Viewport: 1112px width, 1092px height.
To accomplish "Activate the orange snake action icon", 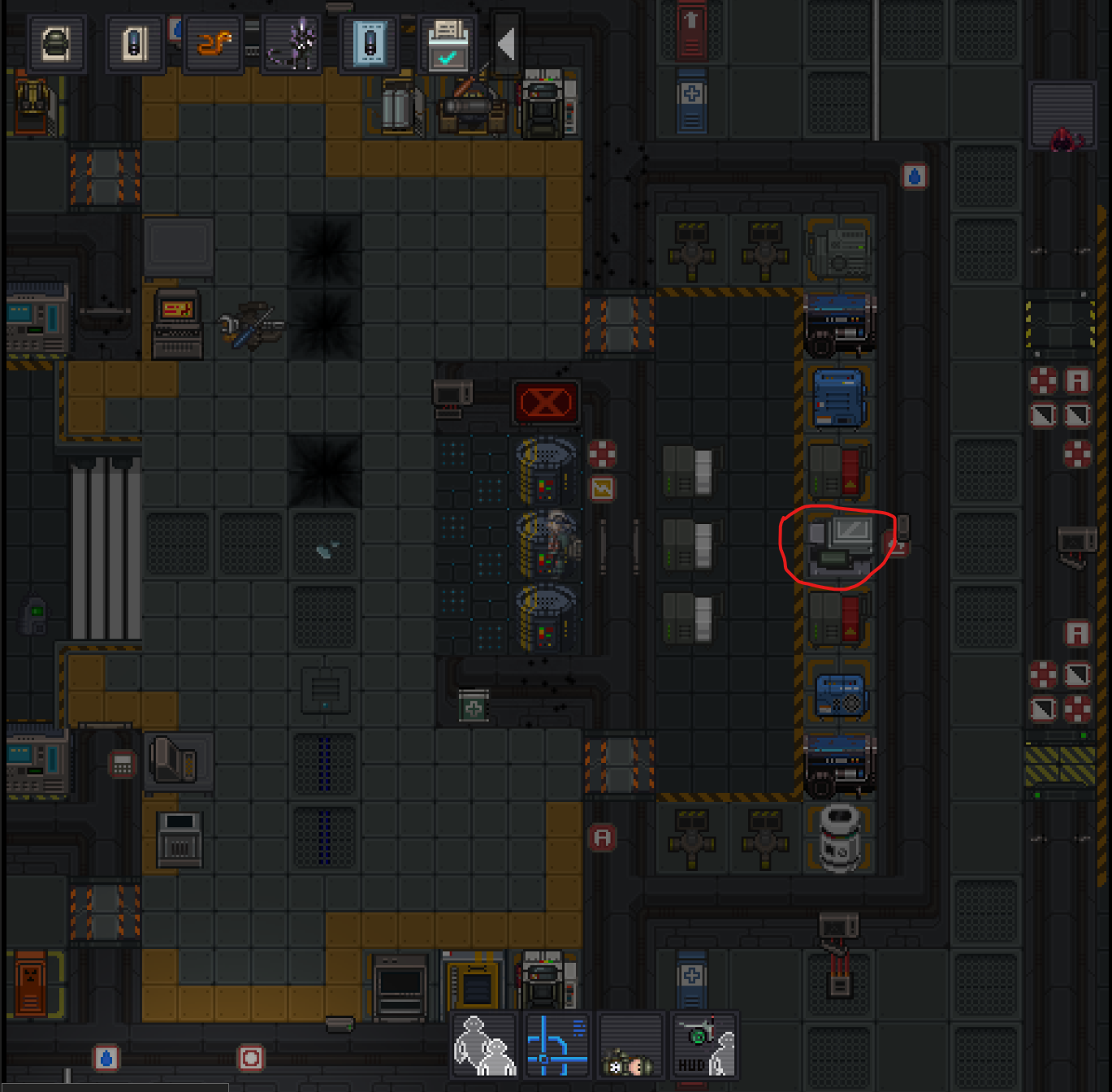I will 214,44.
